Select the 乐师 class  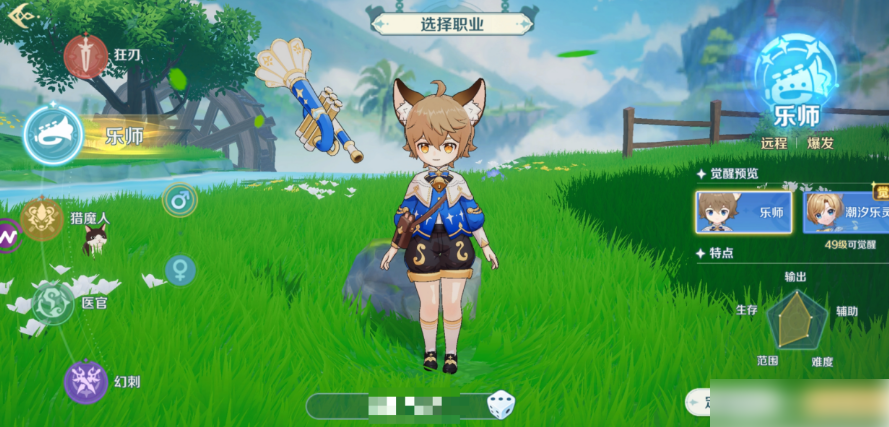point(54,135)
